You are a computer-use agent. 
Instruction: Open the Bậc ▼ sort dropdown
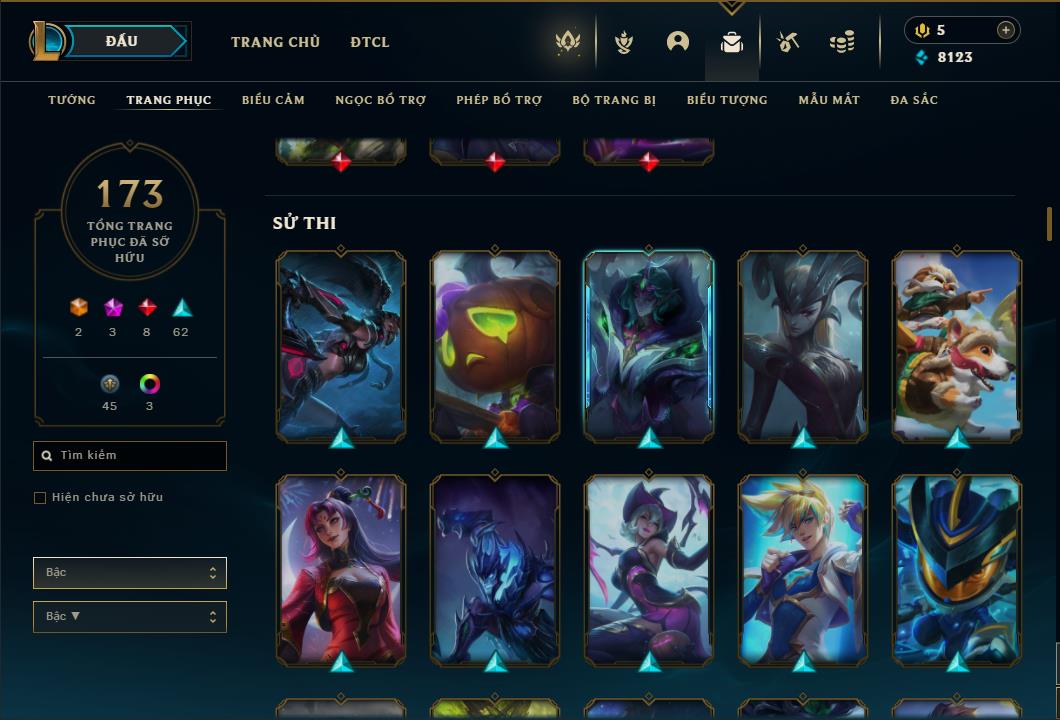(x=130, y=617)
